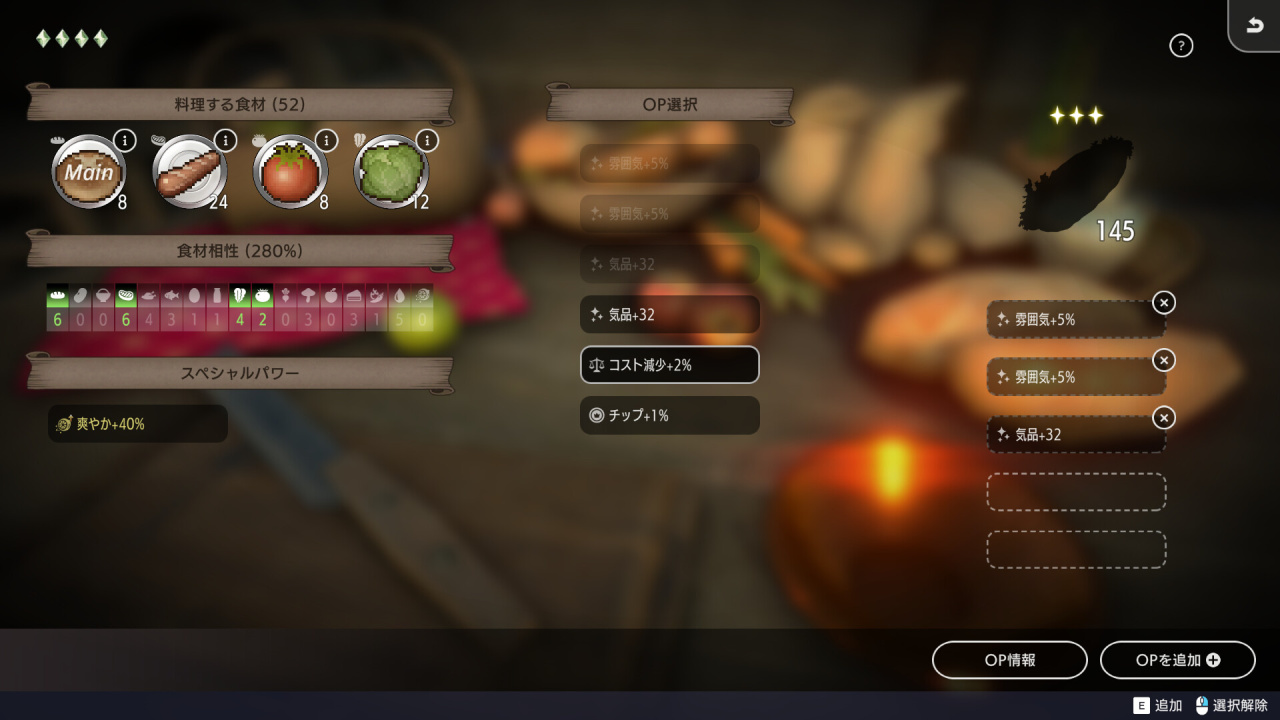Add the option with OPを追加
Screen dimensions: 1280x720
[x=1177, y=660]
